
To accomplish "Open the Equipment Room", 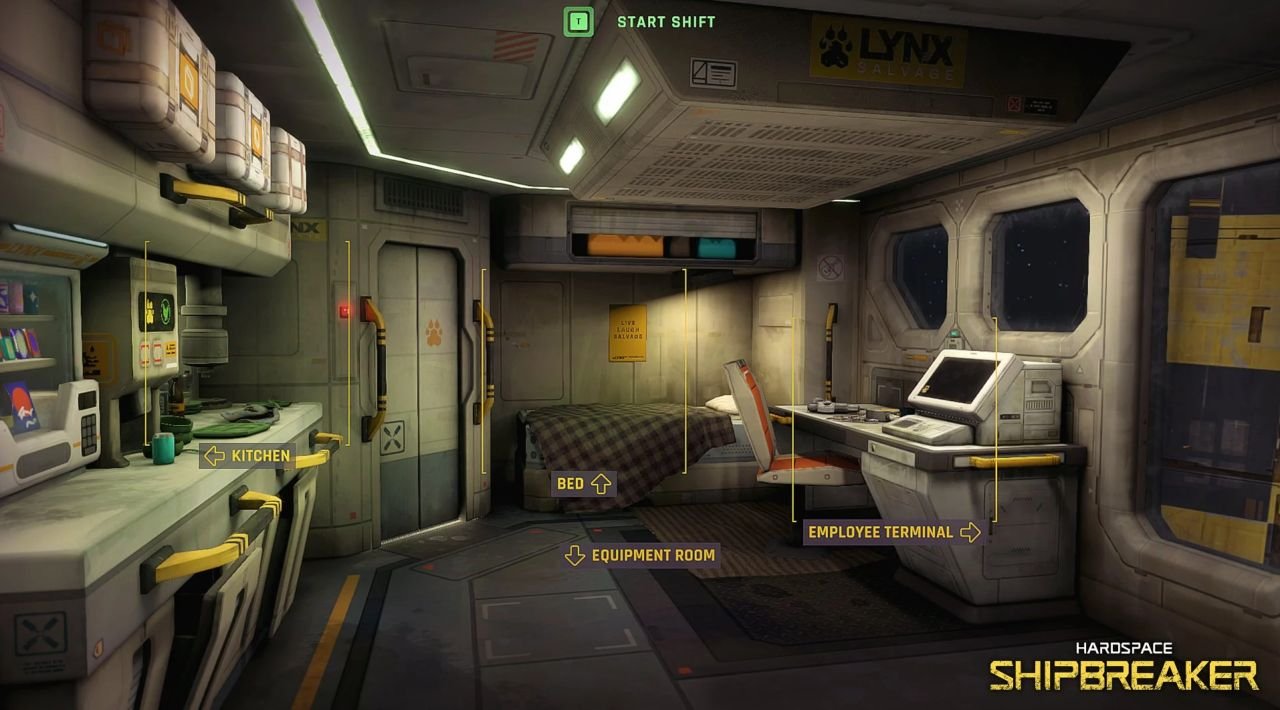I will click(x=641, y=555).
